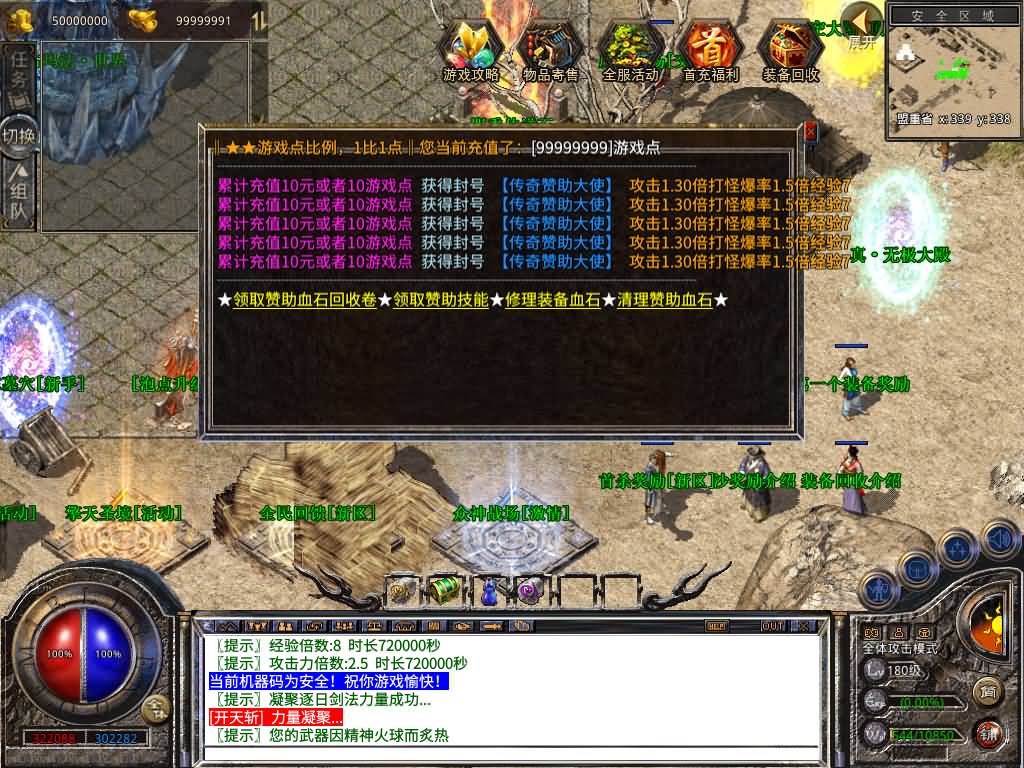Screen dimensions: 1024x768
Task: Choose the 领取赞助技能 link
Action: [440, 300]
